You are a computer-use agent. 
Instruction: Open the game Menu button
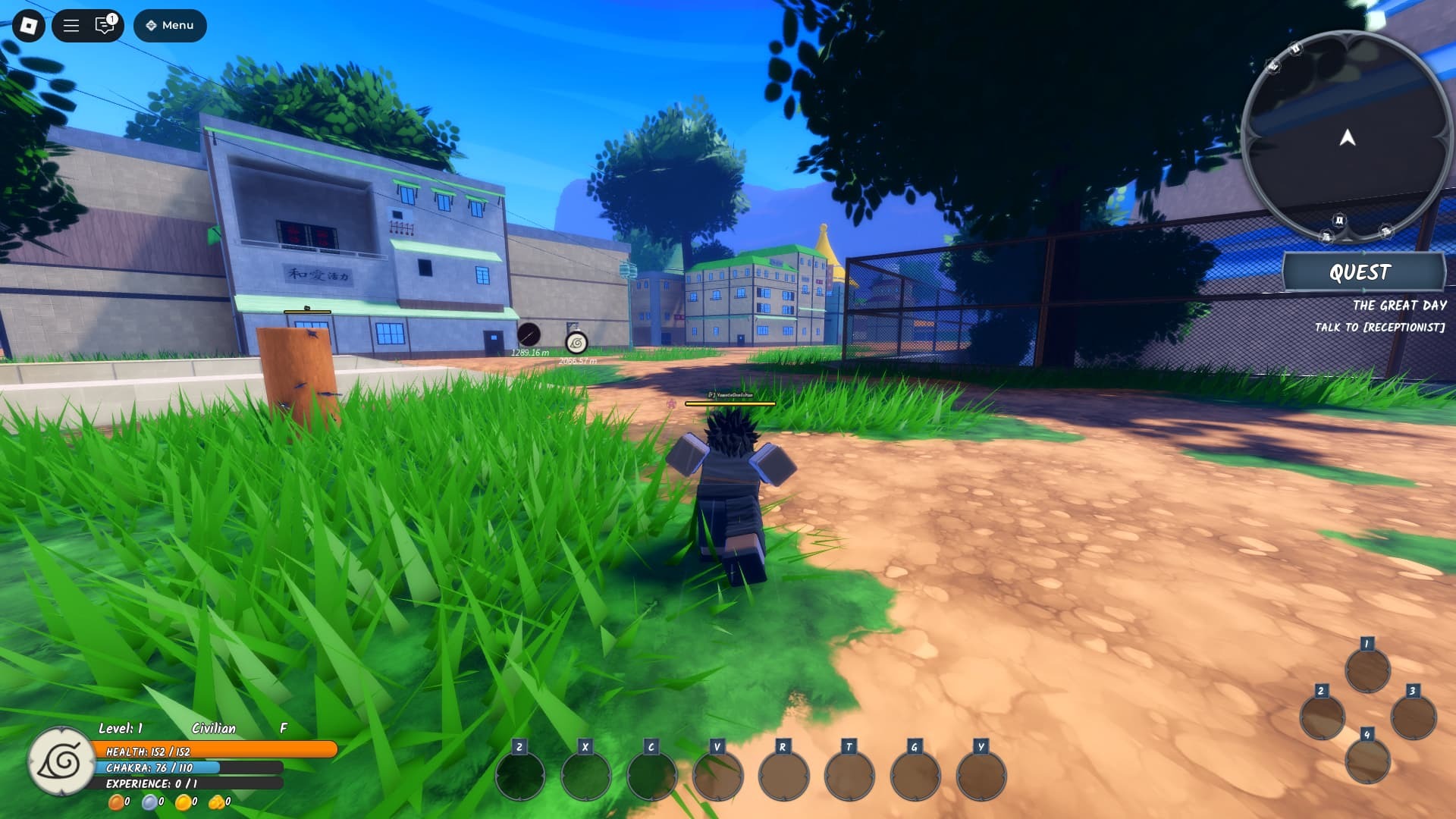coord(170,26)
